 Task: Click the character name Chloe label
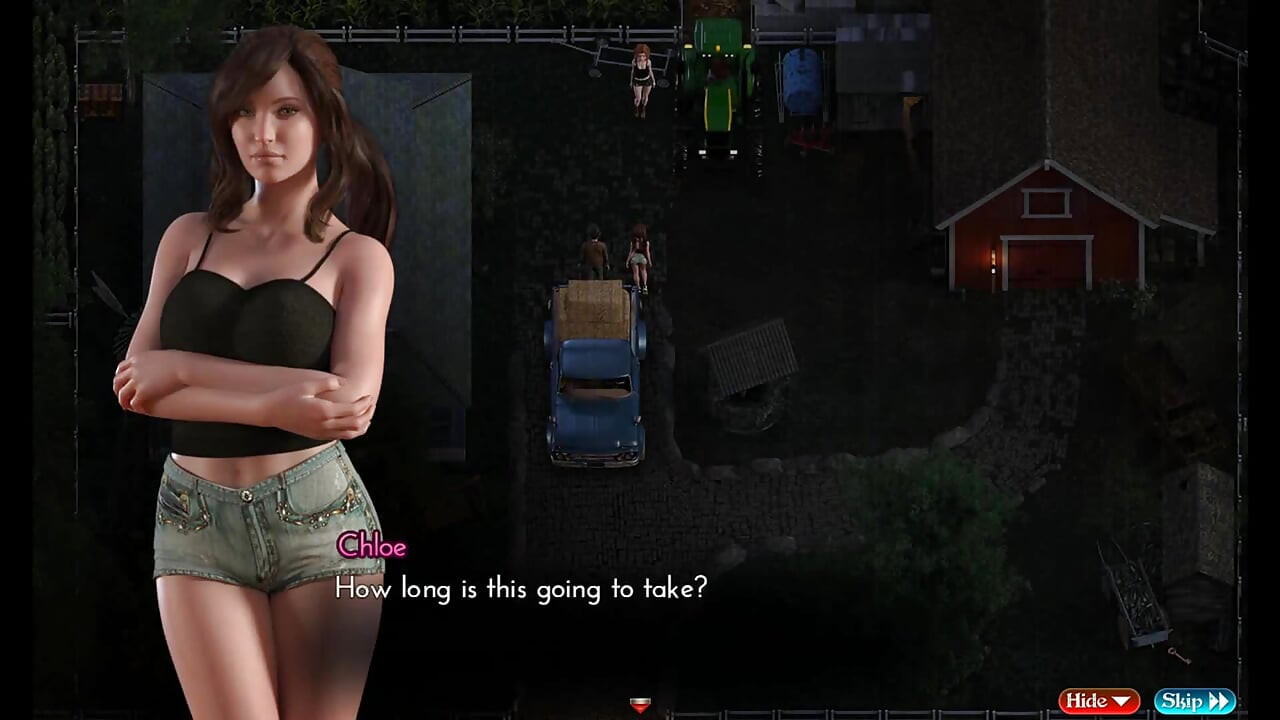(373, 547)
